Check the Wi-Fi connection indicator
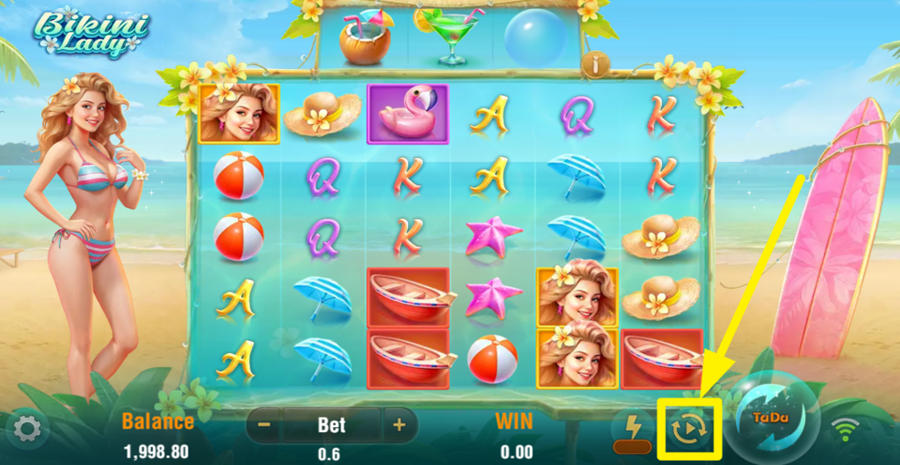This screenshot has height=465, width=900. [x=845, y=430]
